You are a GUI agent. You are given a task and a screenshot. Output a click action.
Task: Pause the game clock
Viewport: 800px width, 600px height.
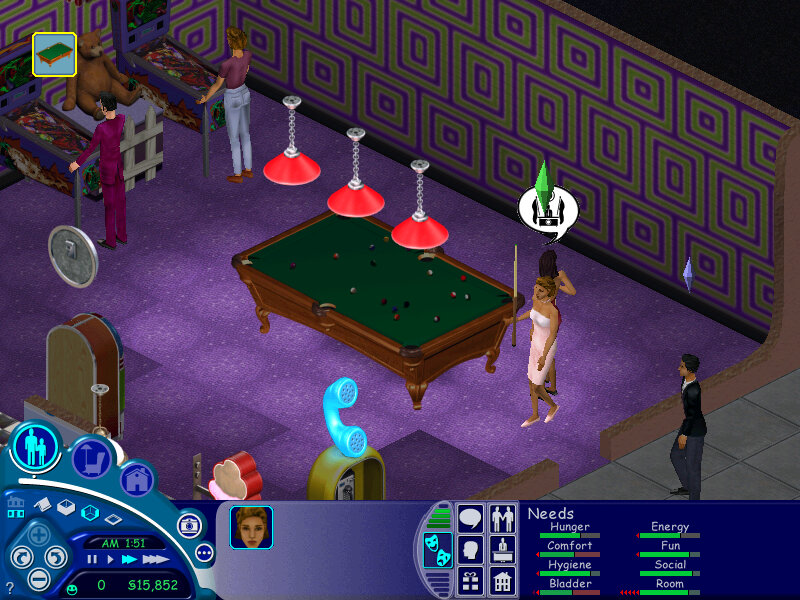pyautogui.click(x=92, y=559)
